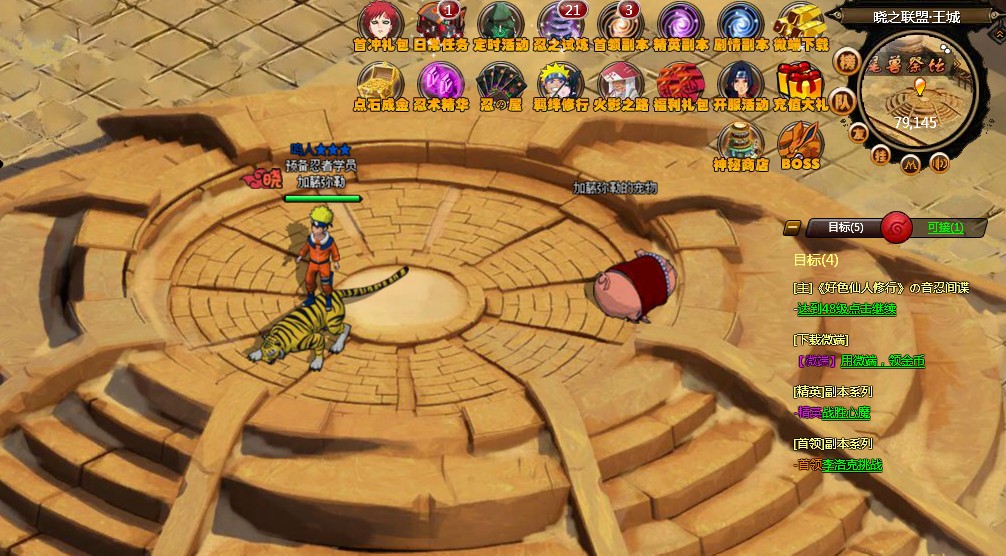Open the BOSS nine-tails icon
The width and height of the screenshot is (1006, 556).
[x=800, y=144]
